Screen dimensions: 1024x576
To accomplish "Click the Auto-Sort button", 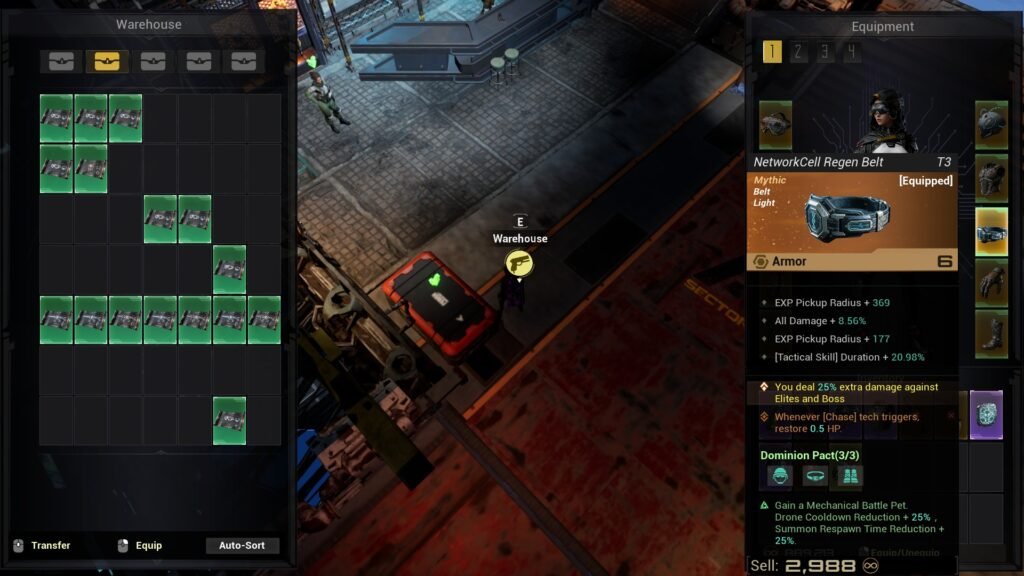I will click(242, 546).
